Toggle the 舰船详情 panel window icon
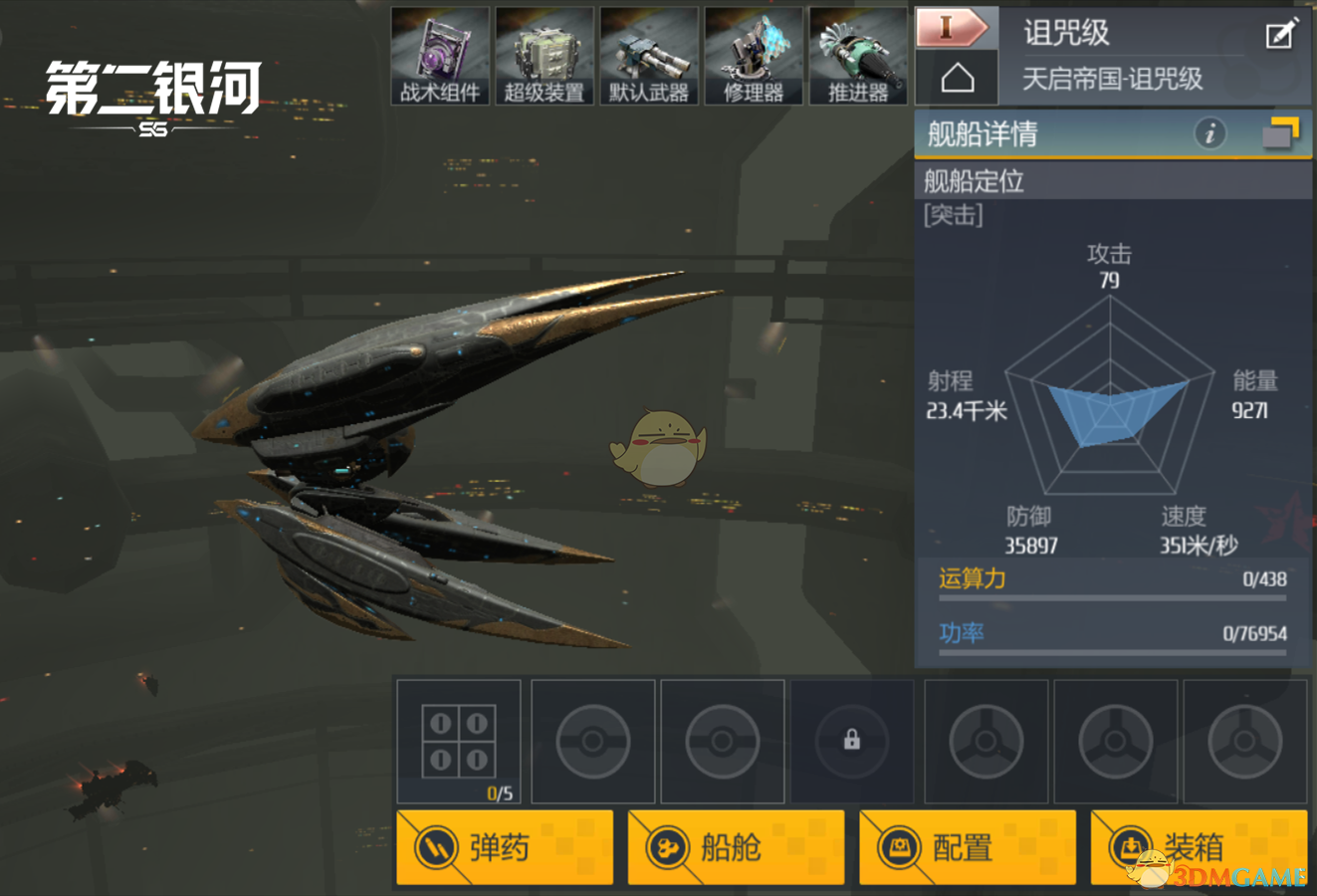 pyautogui.click(x=1280, y=133)
